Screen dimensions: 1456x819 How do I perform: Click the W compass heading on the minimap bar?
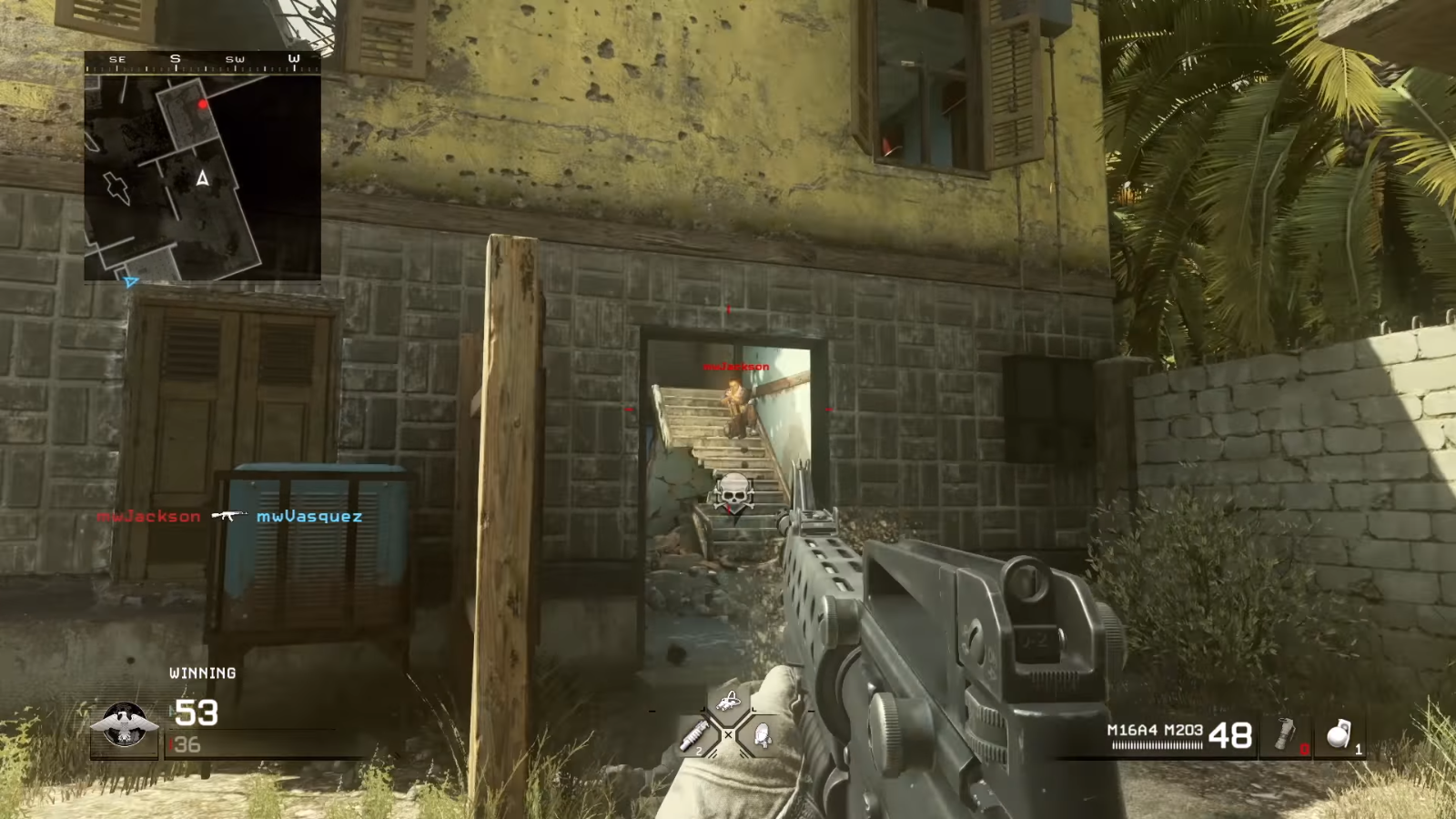click(x=293, y=58)
